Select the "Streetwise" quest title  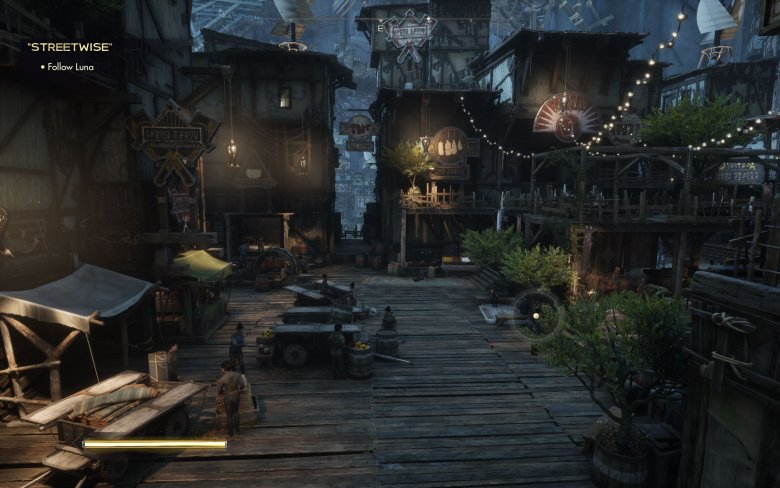(69, 45)
